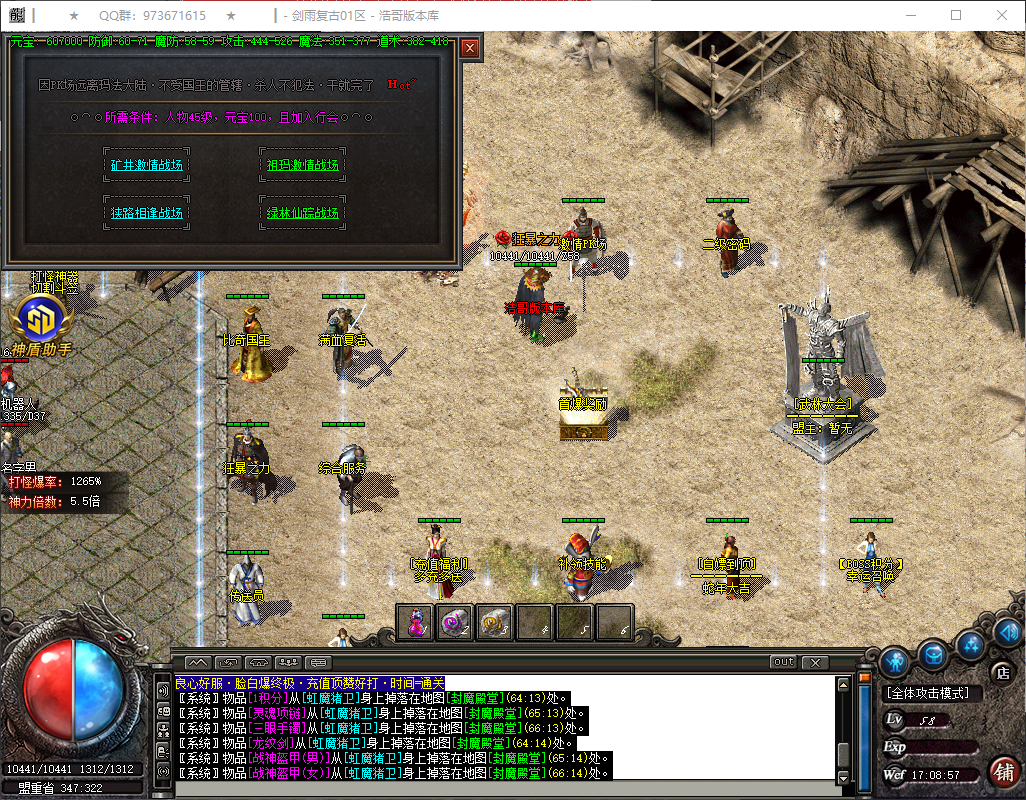Select the 狭路相逢战场 option
The image size is (1026, 800).
(146, 213)
